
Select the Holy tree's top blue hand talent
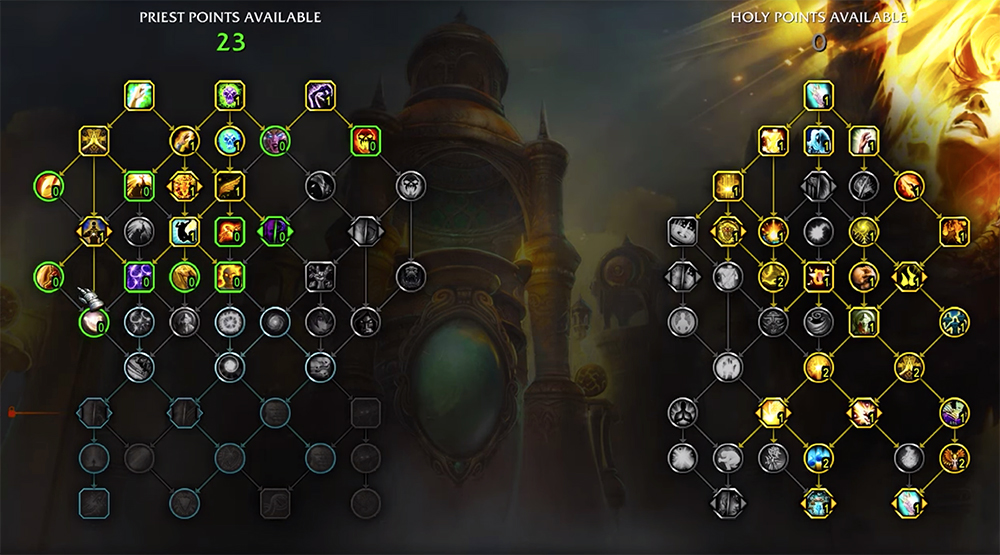tap(819, 96)
